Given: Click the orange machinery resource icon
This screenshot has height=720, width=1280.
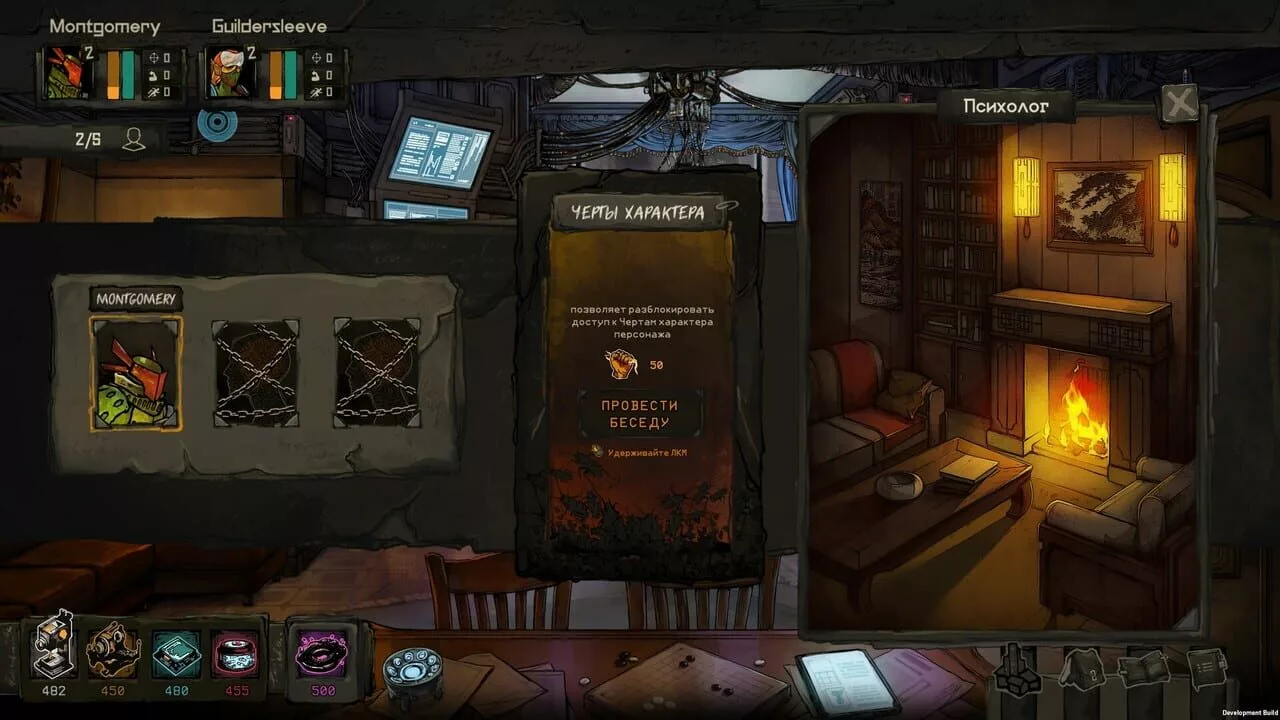Looking at the screenshot, I should pos(112,652).
